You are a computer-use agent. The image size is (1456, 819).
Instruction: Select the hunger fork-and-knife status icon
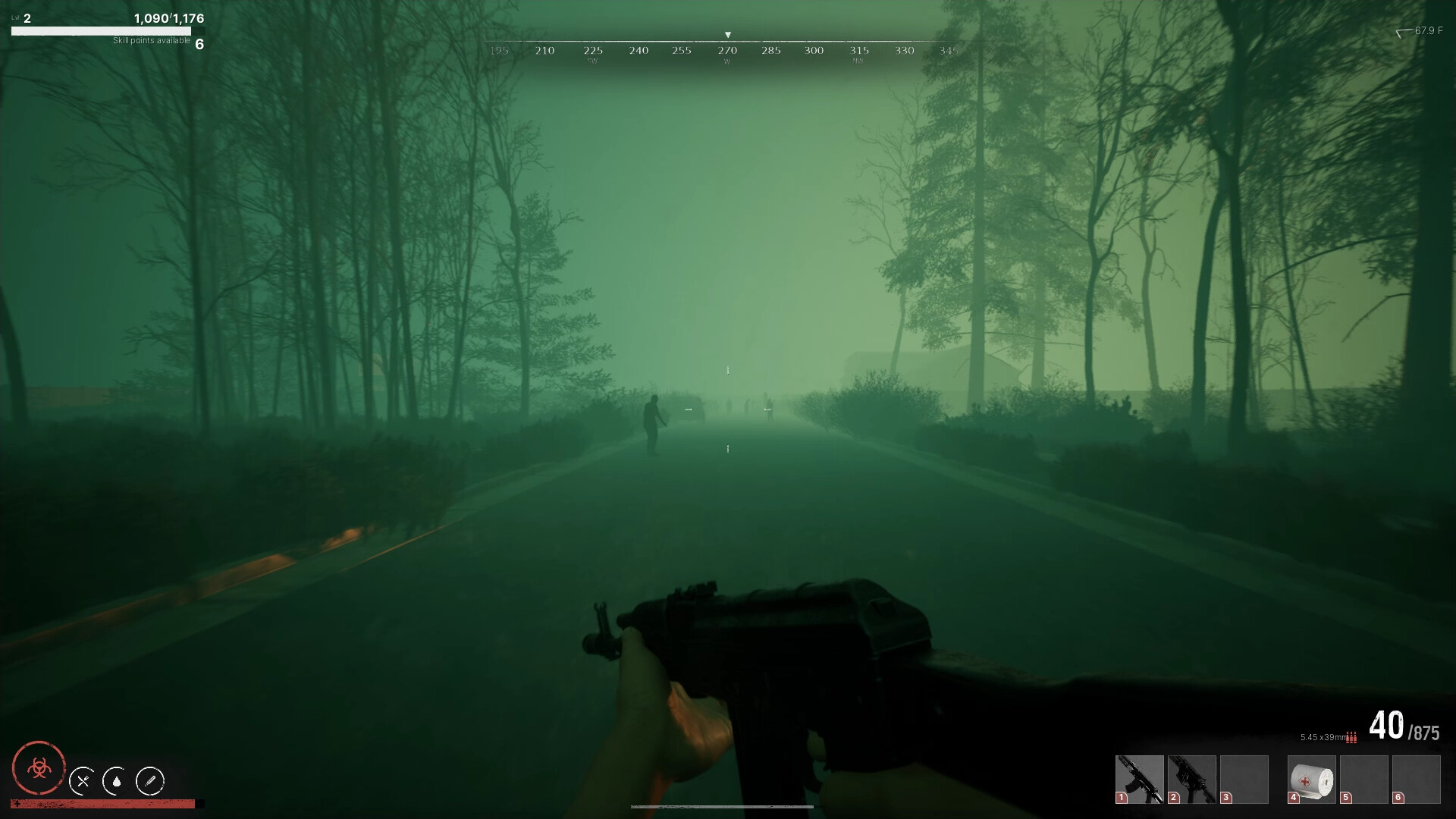pyautogui.click(x=82, y=782)
